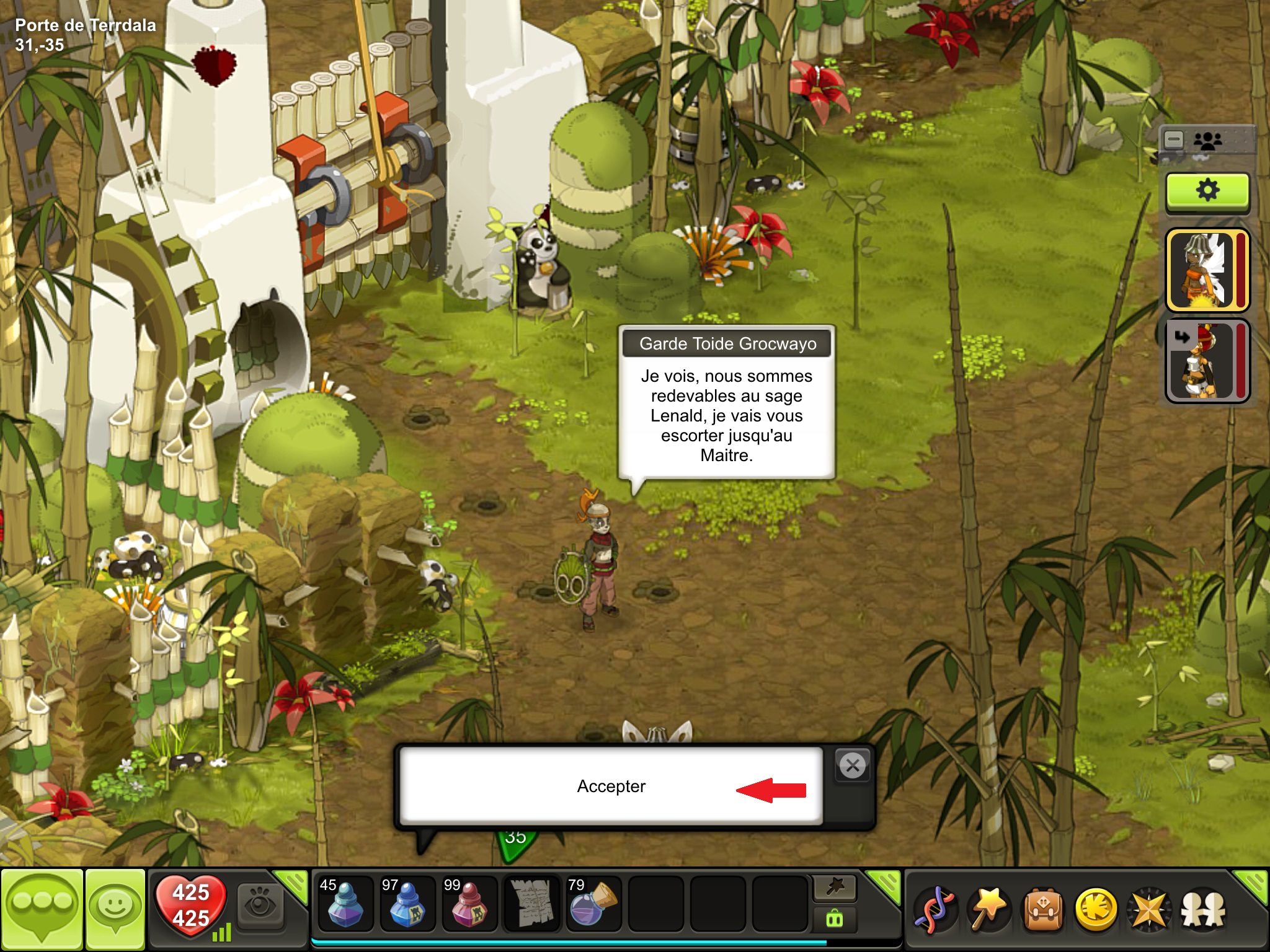Image resolution: width=1270 pixels, height=952 pixels.
Task: Use the purple corked flask with 79
Action: (593, 904)
